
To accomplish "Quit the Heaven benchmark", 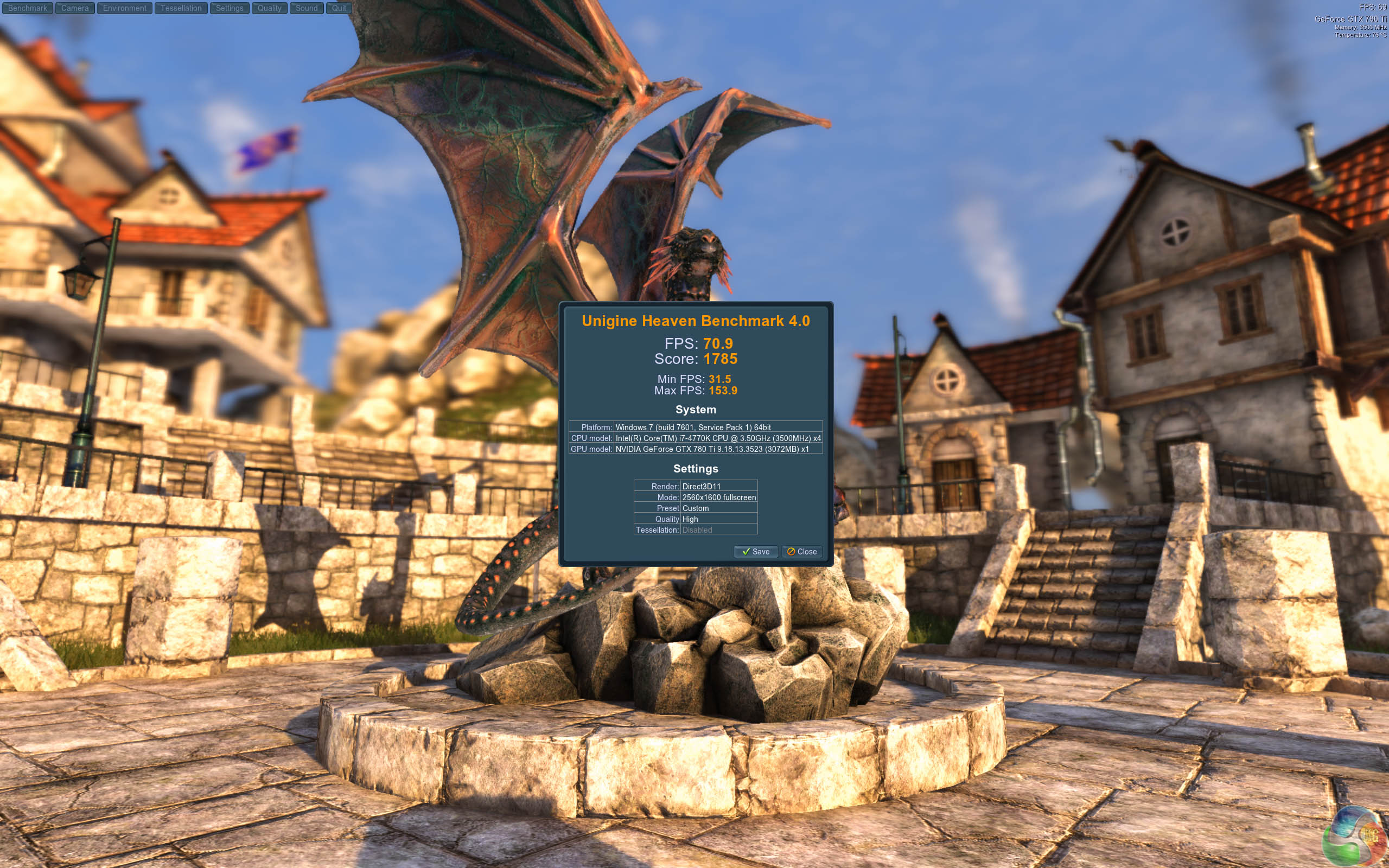I will (x=339, y=8).
